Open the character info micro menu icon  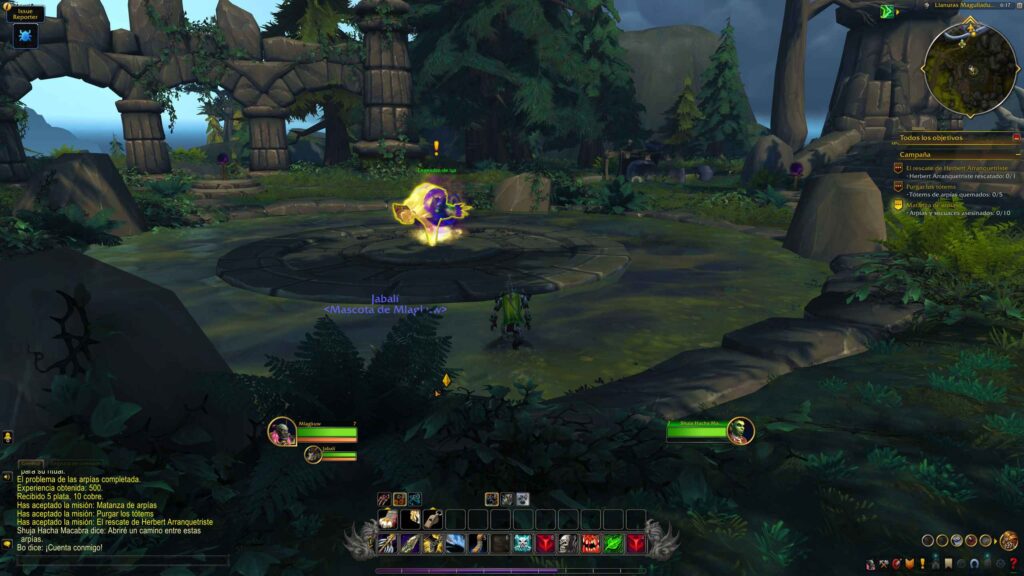tap(869, 565)
